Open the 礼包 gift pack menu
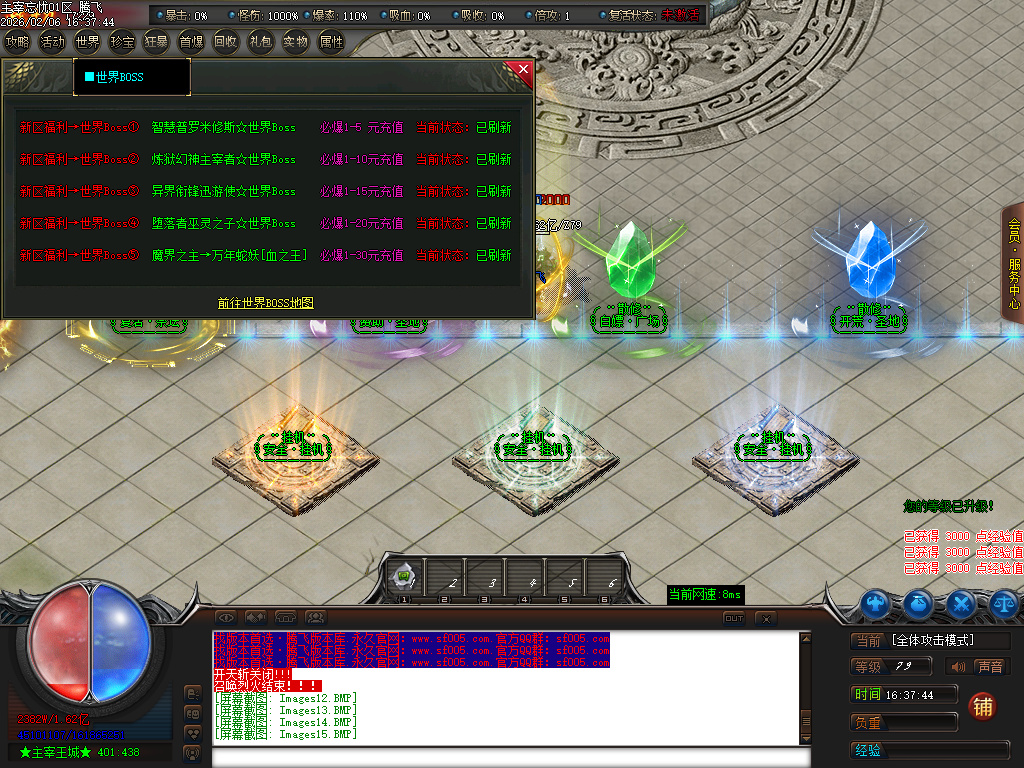1024x768 pixels. [x=260, y=42]
